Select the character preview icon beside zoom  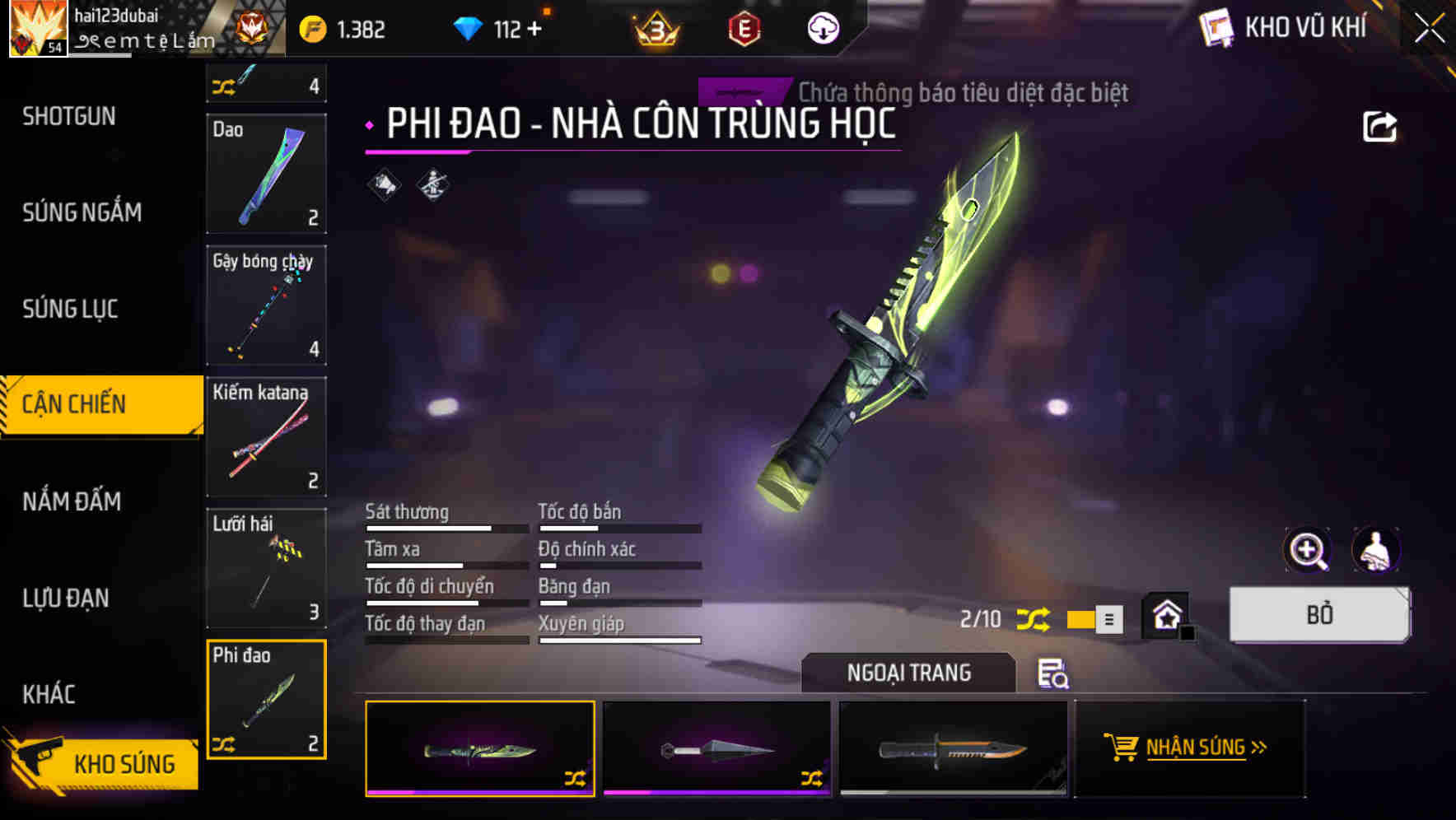pos(1377,549)
